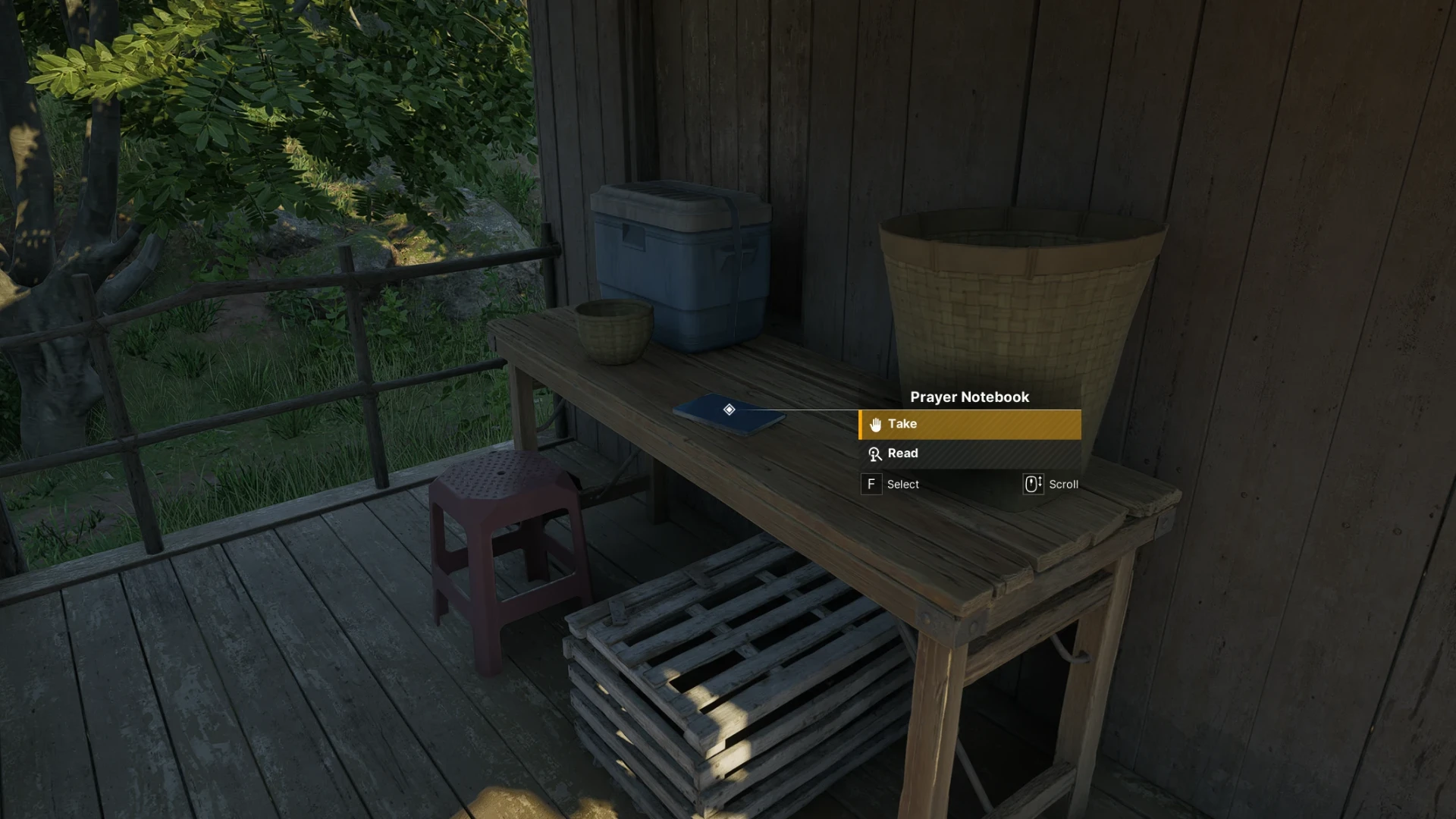The width and height of the screenshot is (1456, 819).
Task: Choose Take for the Prayer Notebook
Action: pos(969,425)
